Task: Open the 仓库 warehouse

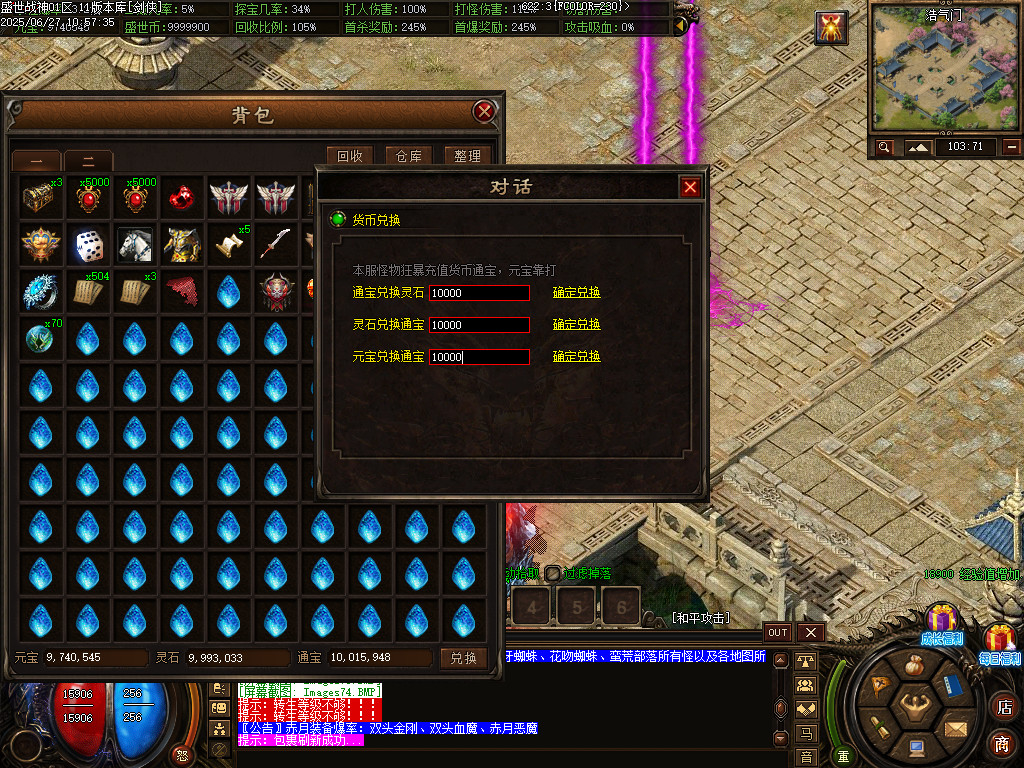Action: pyautogui.click(x=408, y=156)
